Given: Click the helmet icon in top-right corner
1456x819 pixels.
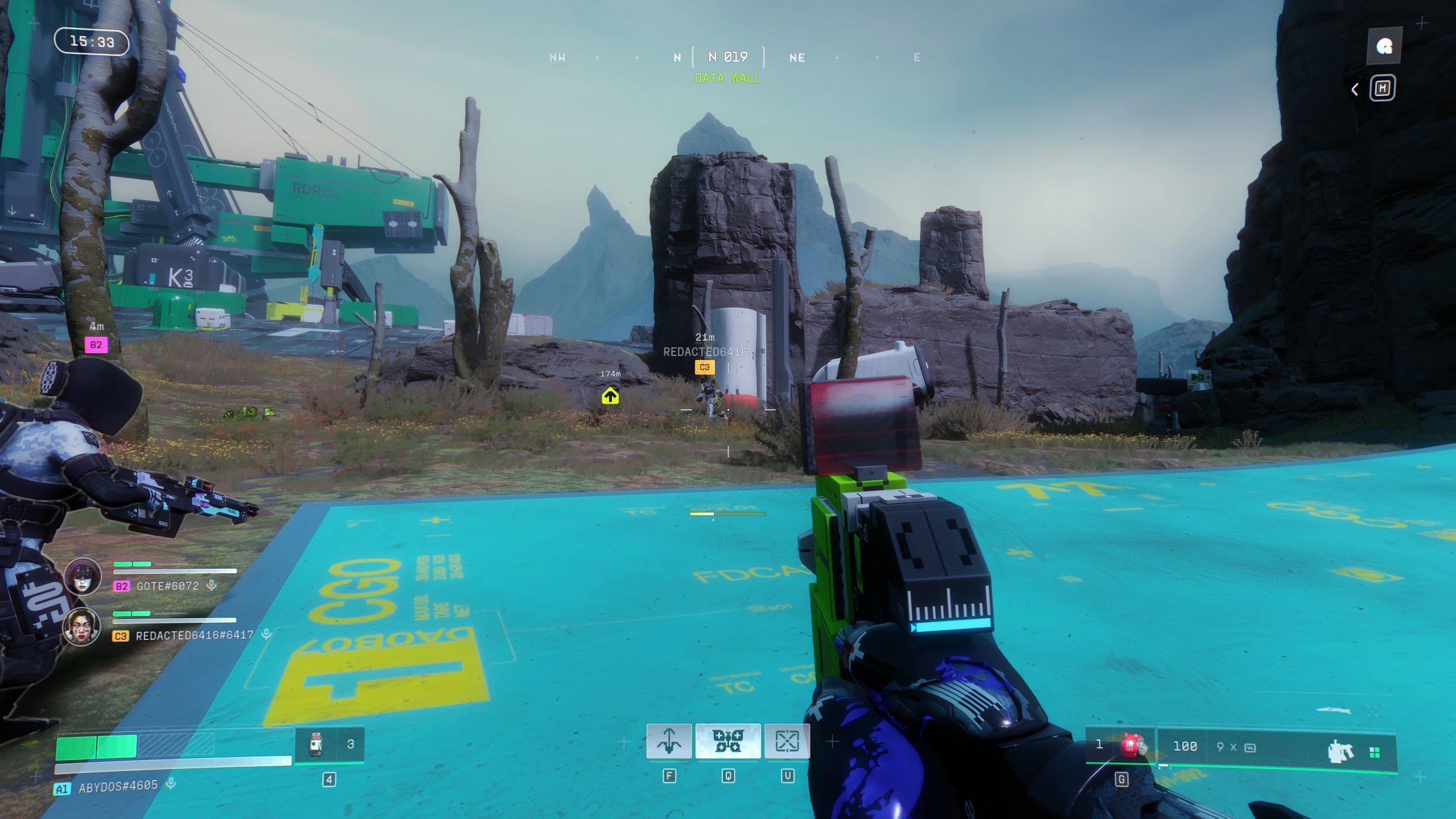Looking at the screenshot, I should pos(1384,46).
